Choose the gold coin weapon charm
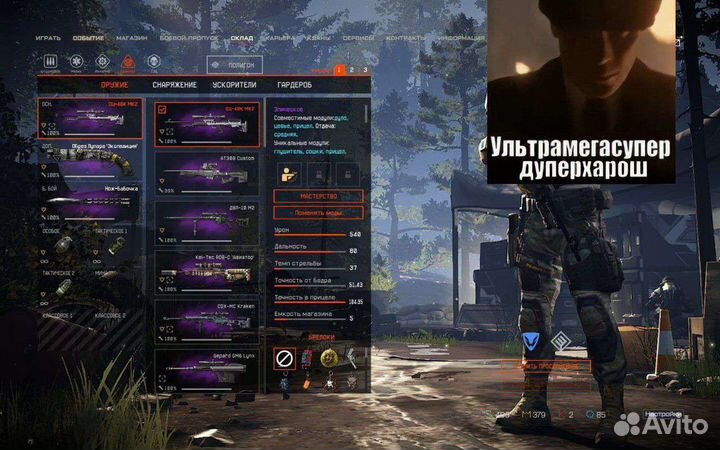 [327, 356]
